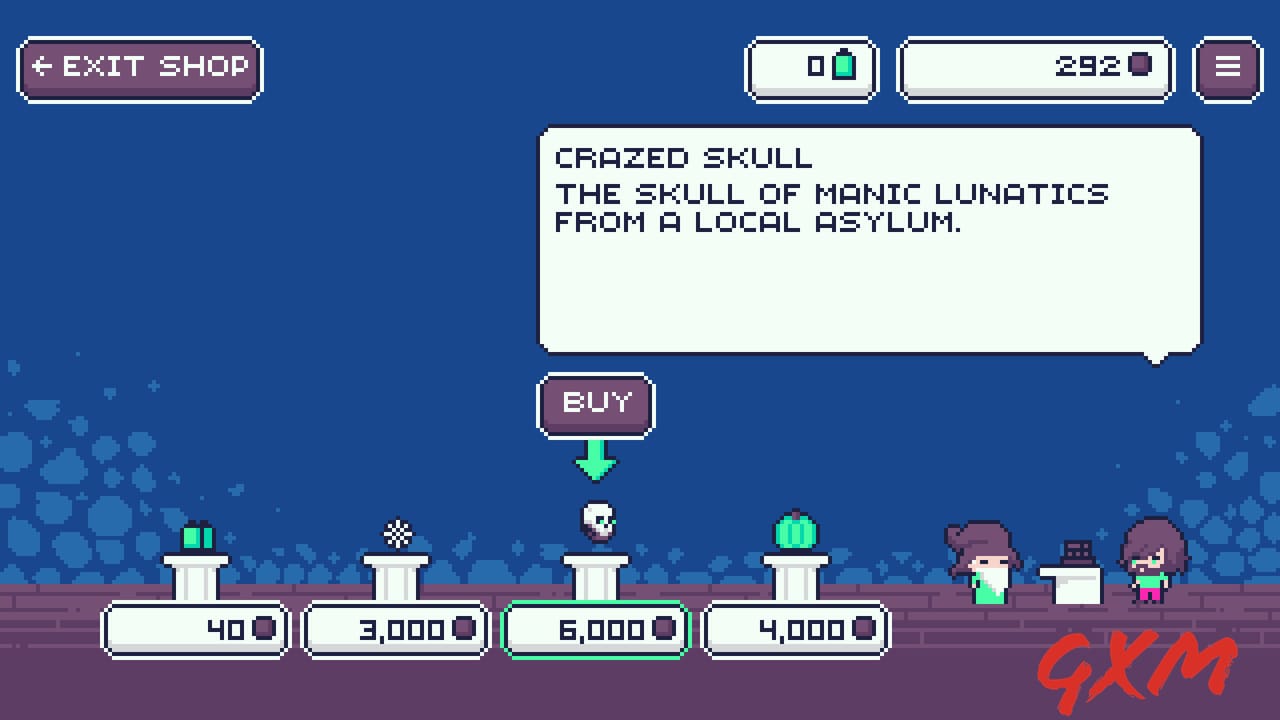
Task: Select the 3,000 coin price tag
Action: tap(395, 629)
